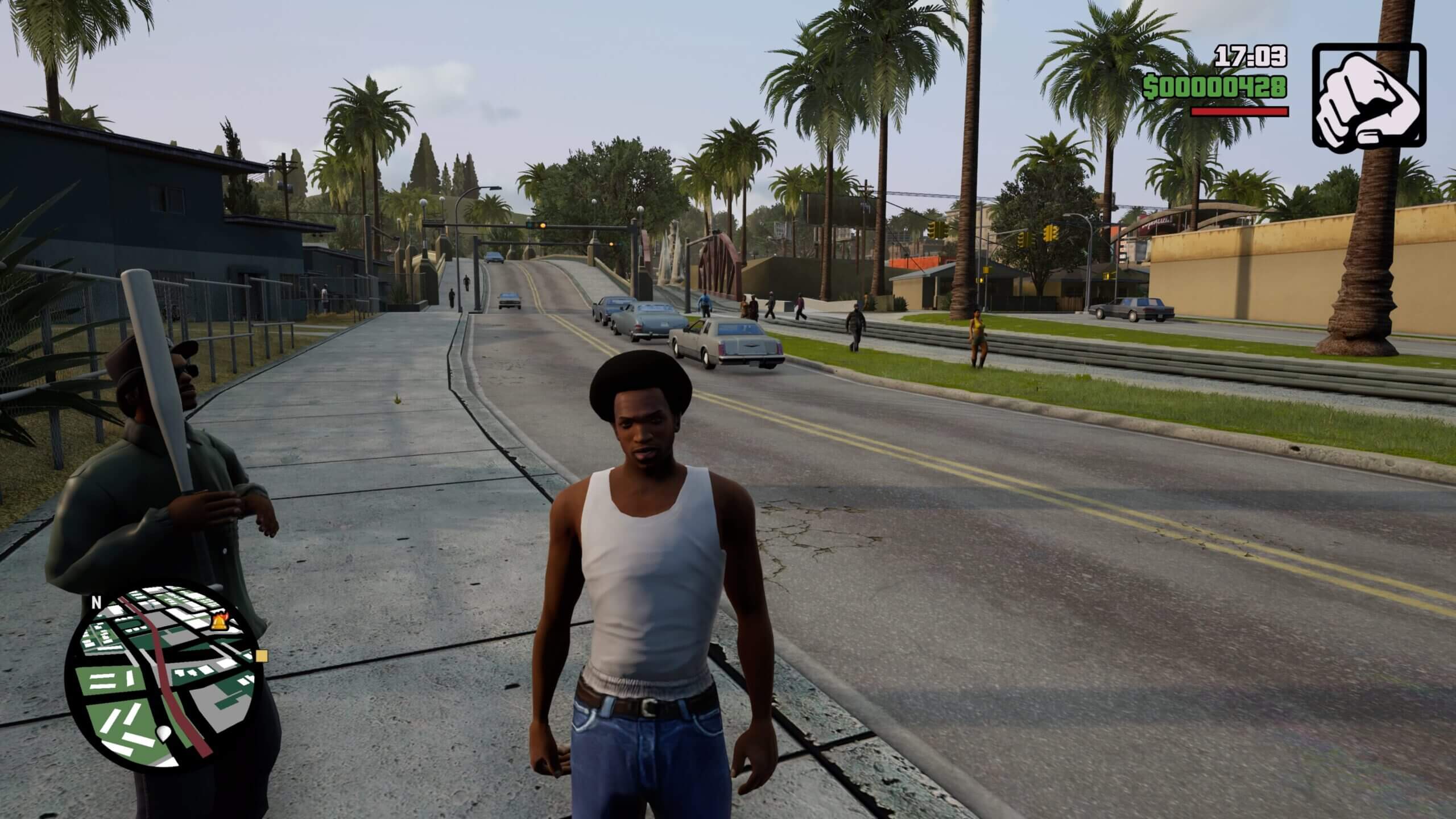Viewport: 1456px width, 819px height.
Task: Click the north 'N' compass indicator
Action: (96, 603)
